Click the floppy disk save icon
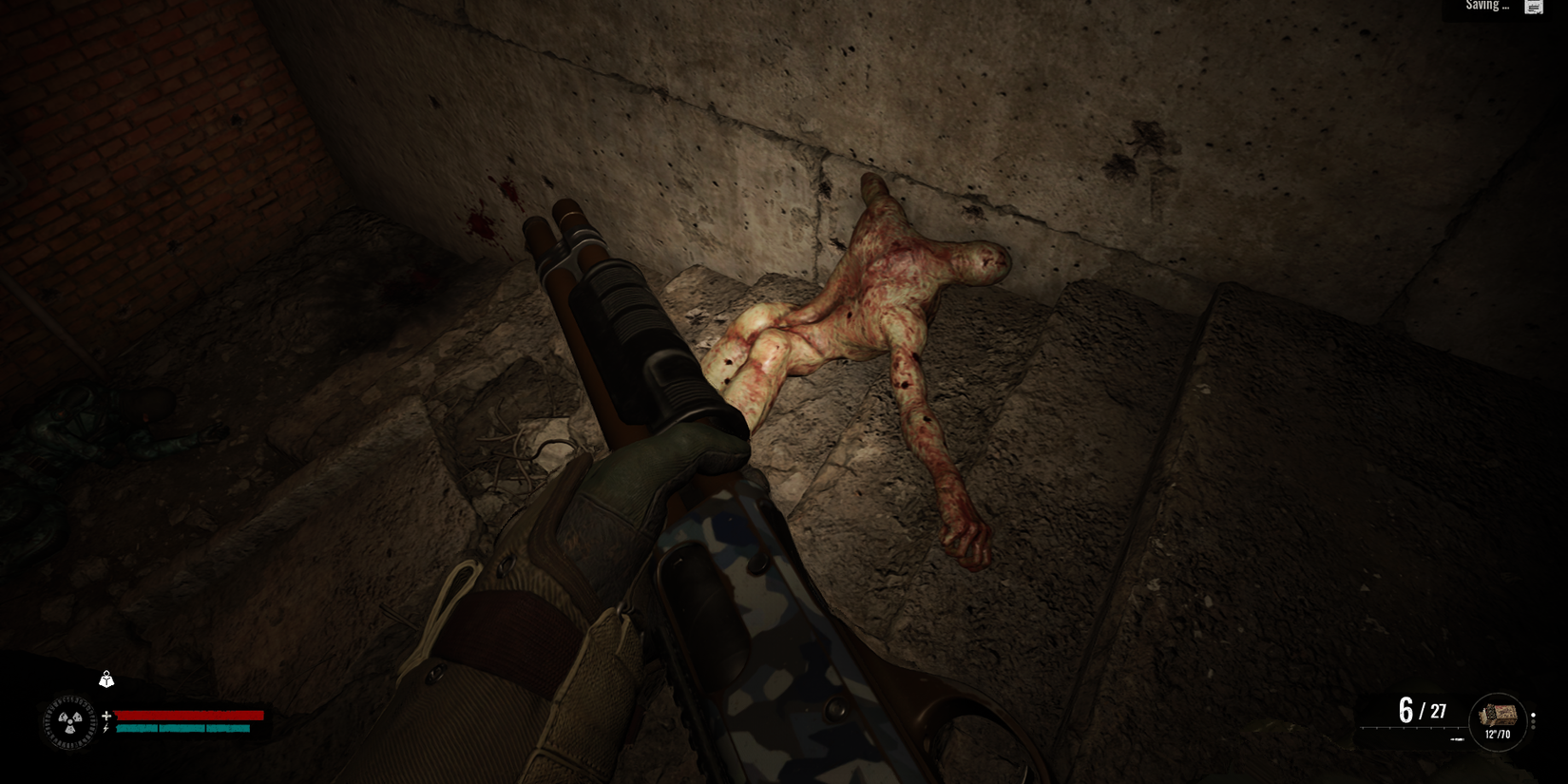Viewport: 1568px width, 784px height. click(1533, 8)
